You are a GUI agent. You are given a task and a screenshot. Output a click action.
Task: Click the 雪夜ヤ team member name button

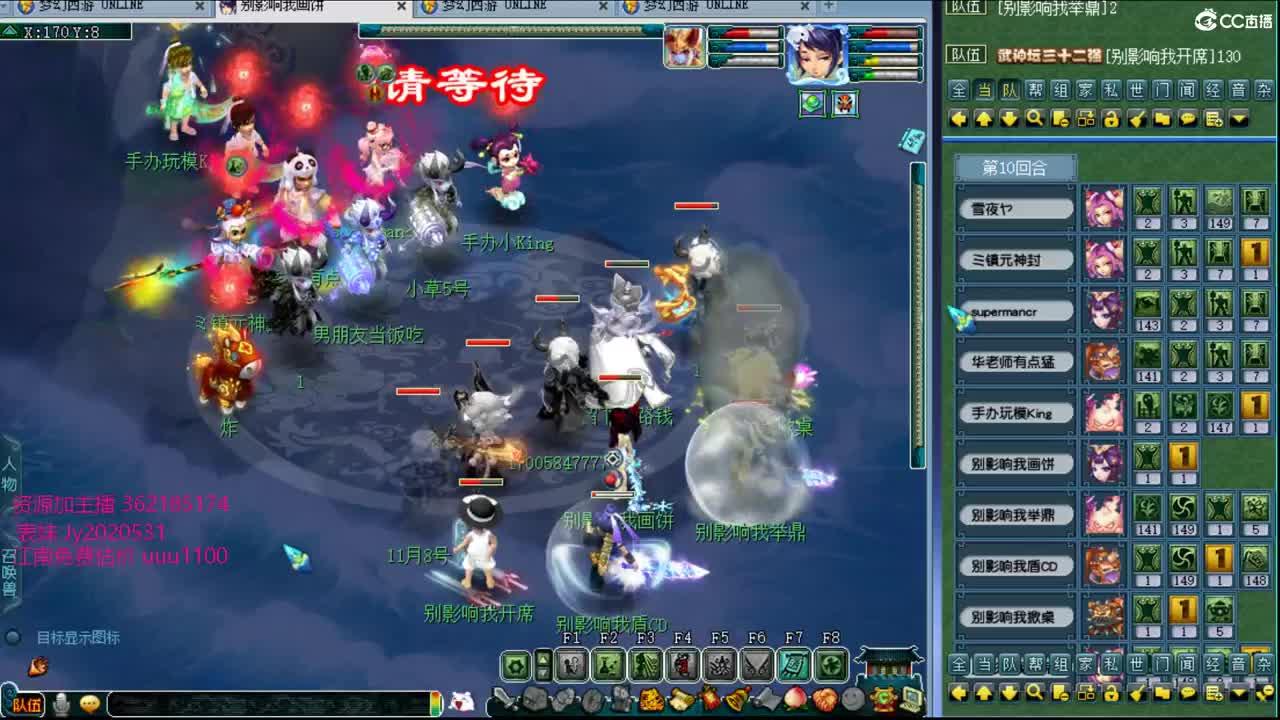1016,208
